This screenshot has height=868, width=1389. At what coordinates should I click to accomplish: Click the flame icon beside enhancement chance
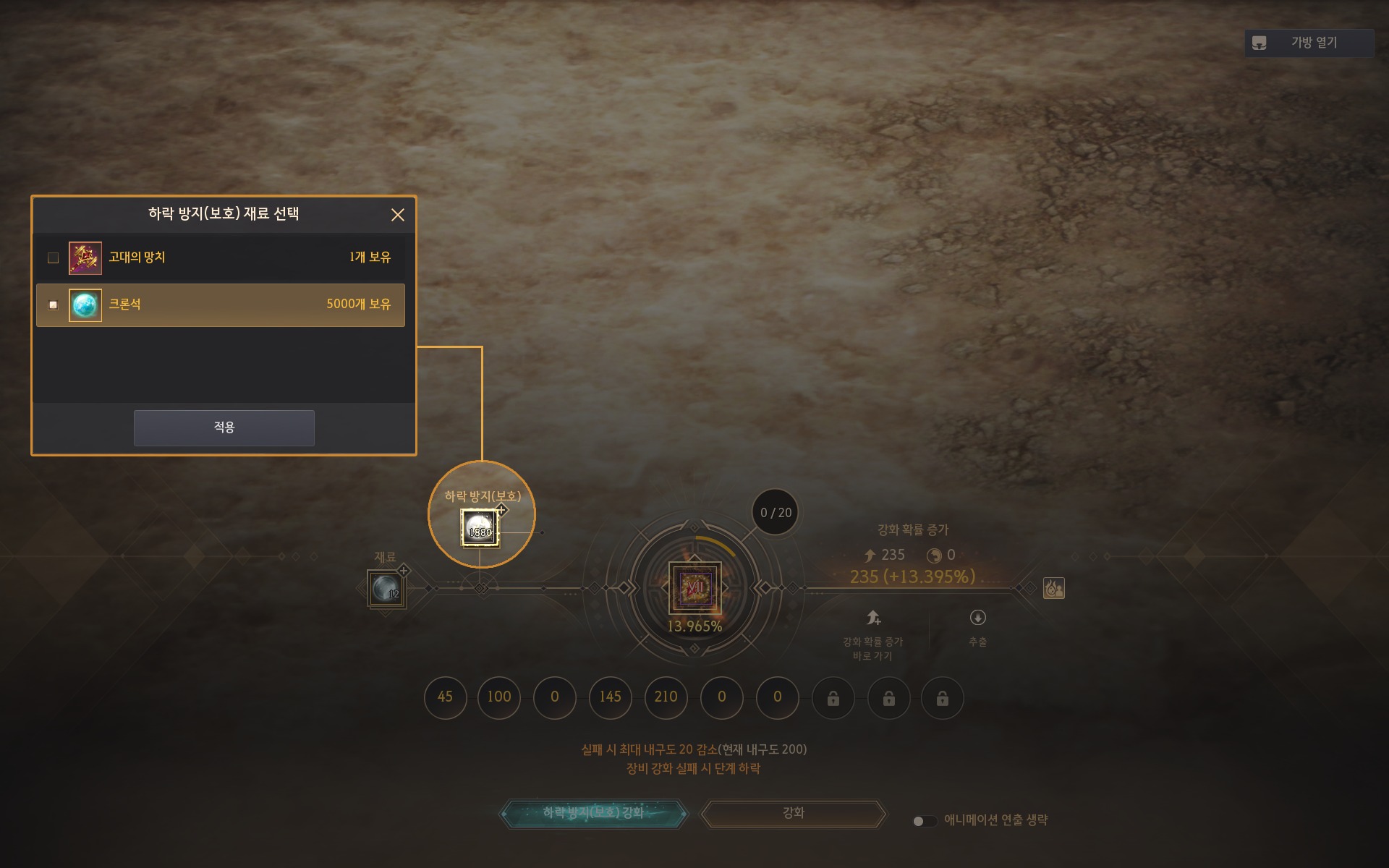[x=1053, y=588]
